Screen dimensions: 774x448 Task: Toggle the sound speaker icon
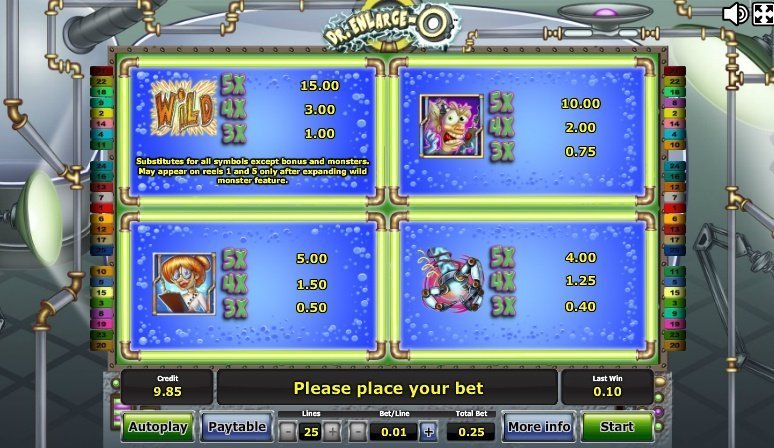tap(735, 13)
